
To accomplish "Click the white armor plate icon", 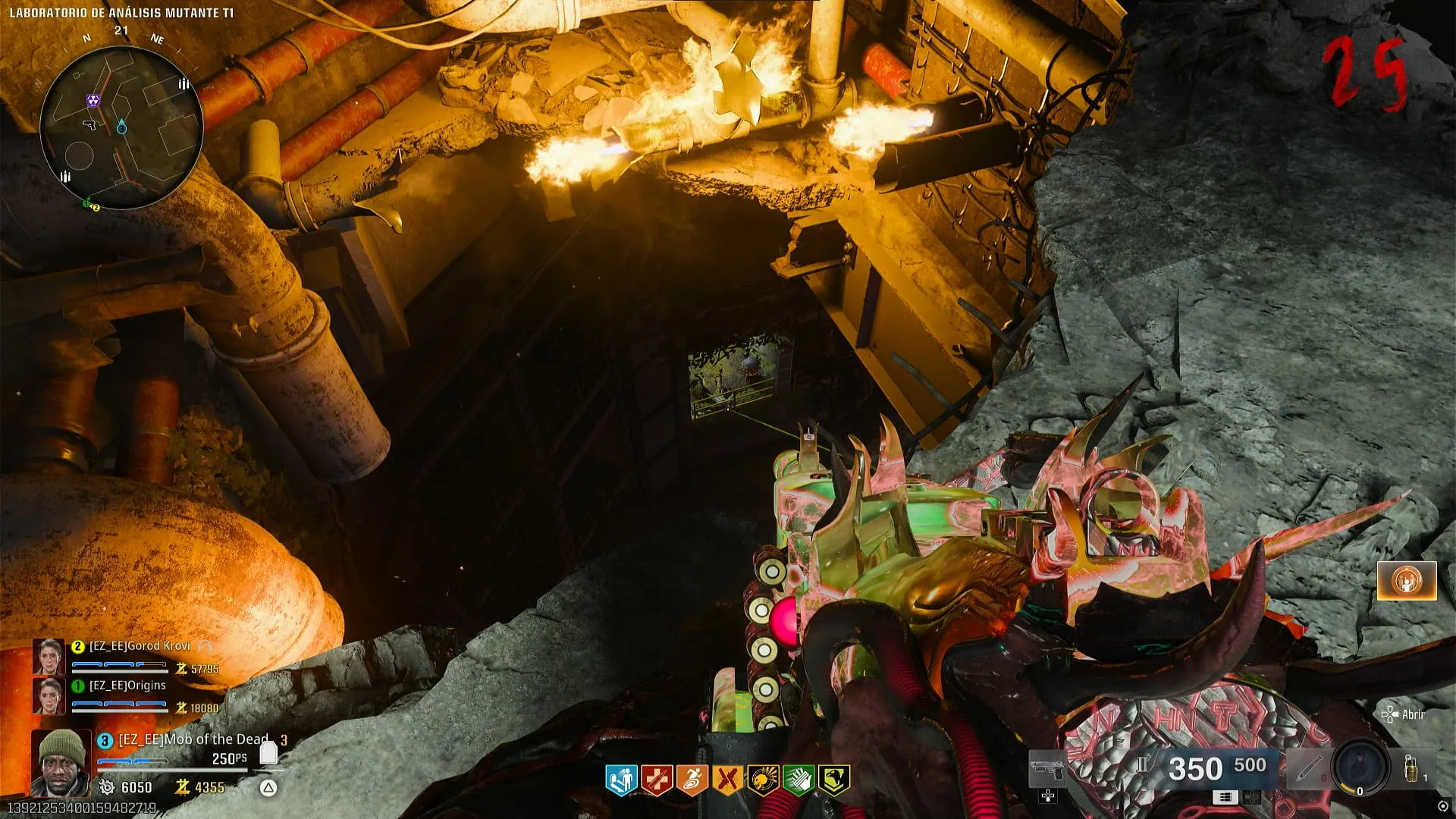I will click(x=268, y=752).
